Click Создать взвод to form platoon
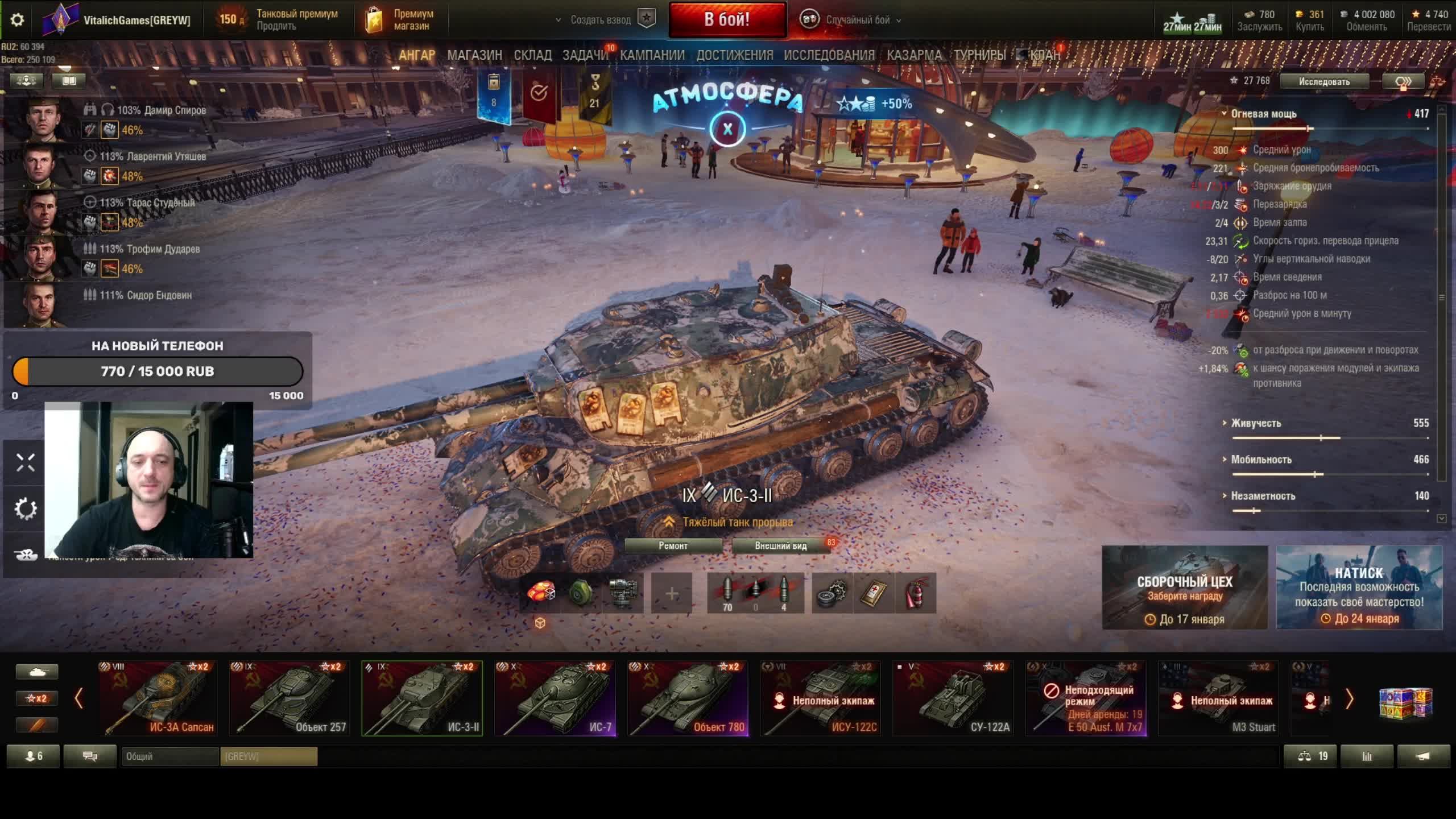This screenshot has height=819, width=1456. point(601,20)
